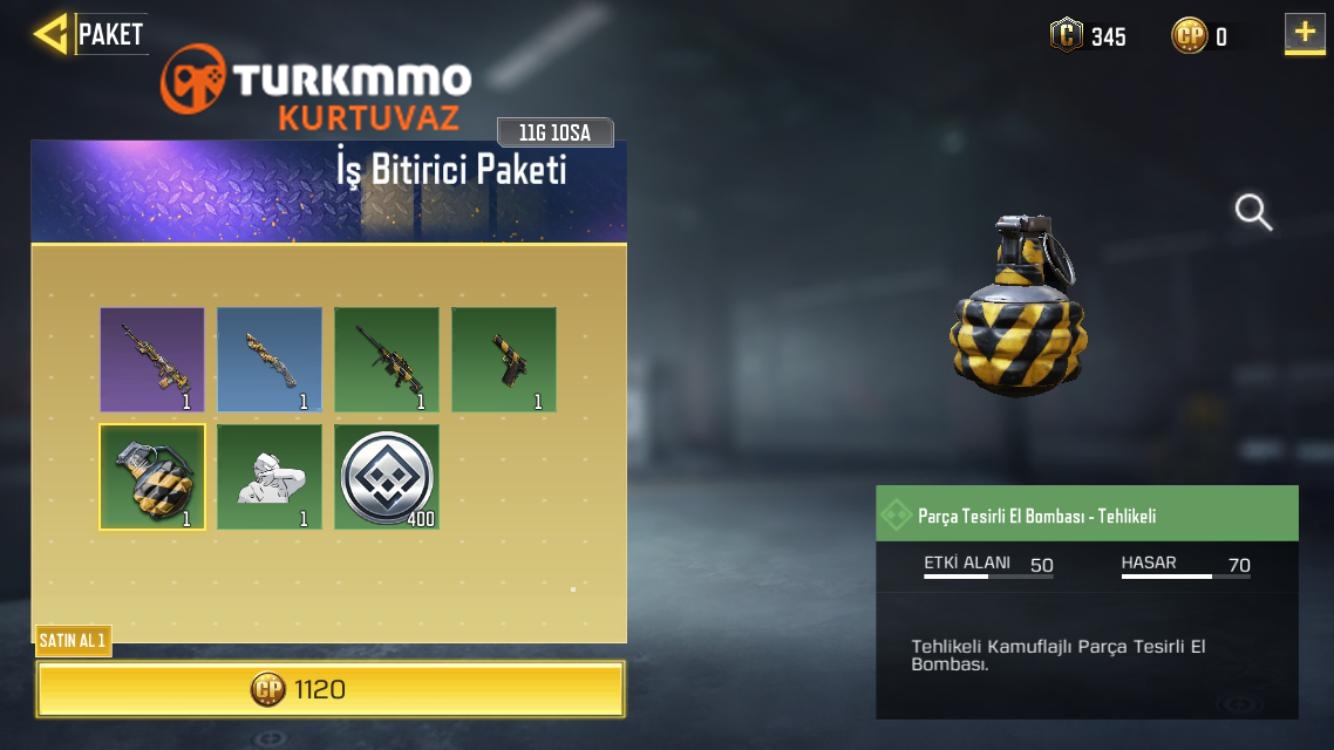1334x750 pixels.
Task: Select the 400 credits medal icon
Action: click(x=387, y=478)
